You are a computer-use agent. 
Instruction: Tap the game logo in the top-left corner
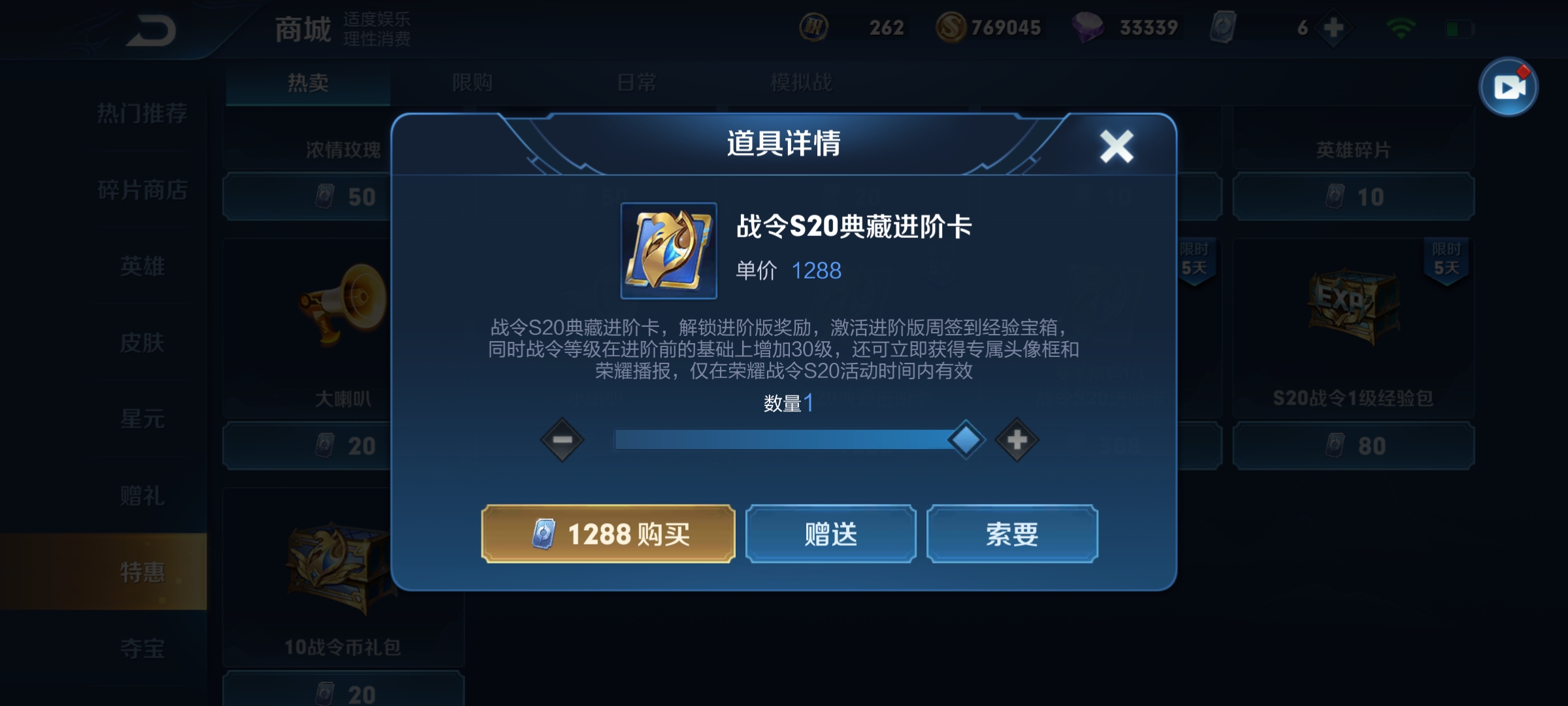[152, 29]
